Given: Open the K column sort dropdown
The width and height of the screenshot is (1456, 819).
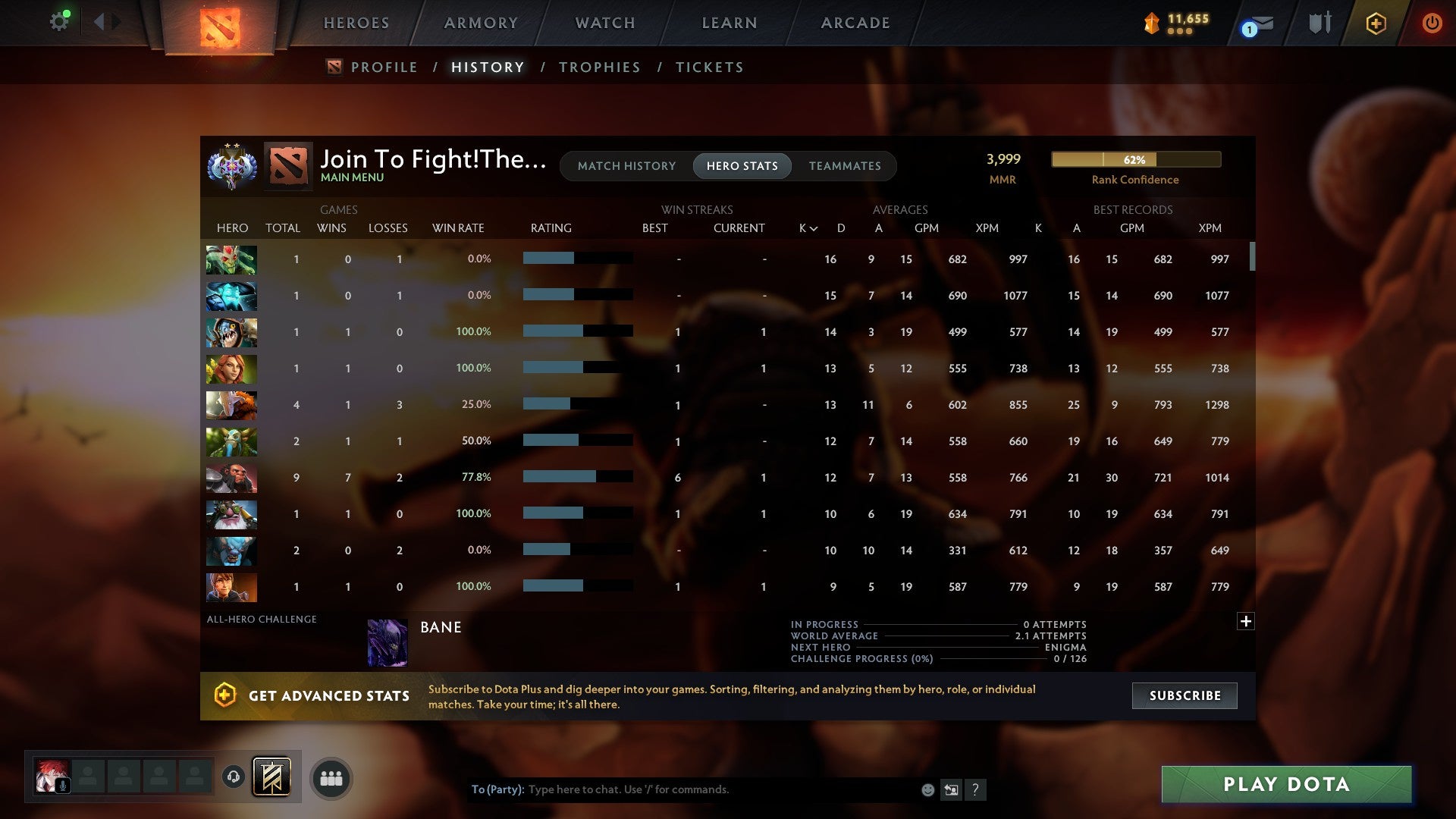Looking at the screenshot, I should click(x=806, y=227).
